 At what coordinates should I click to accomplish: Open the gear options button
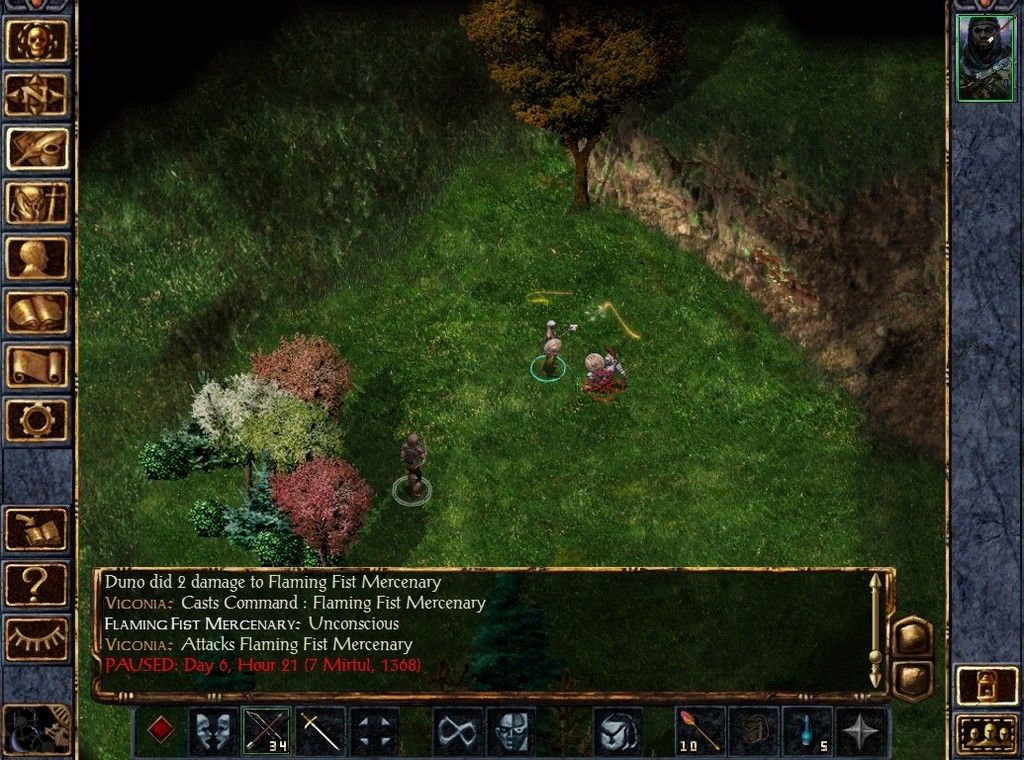(x=38, y=419)
